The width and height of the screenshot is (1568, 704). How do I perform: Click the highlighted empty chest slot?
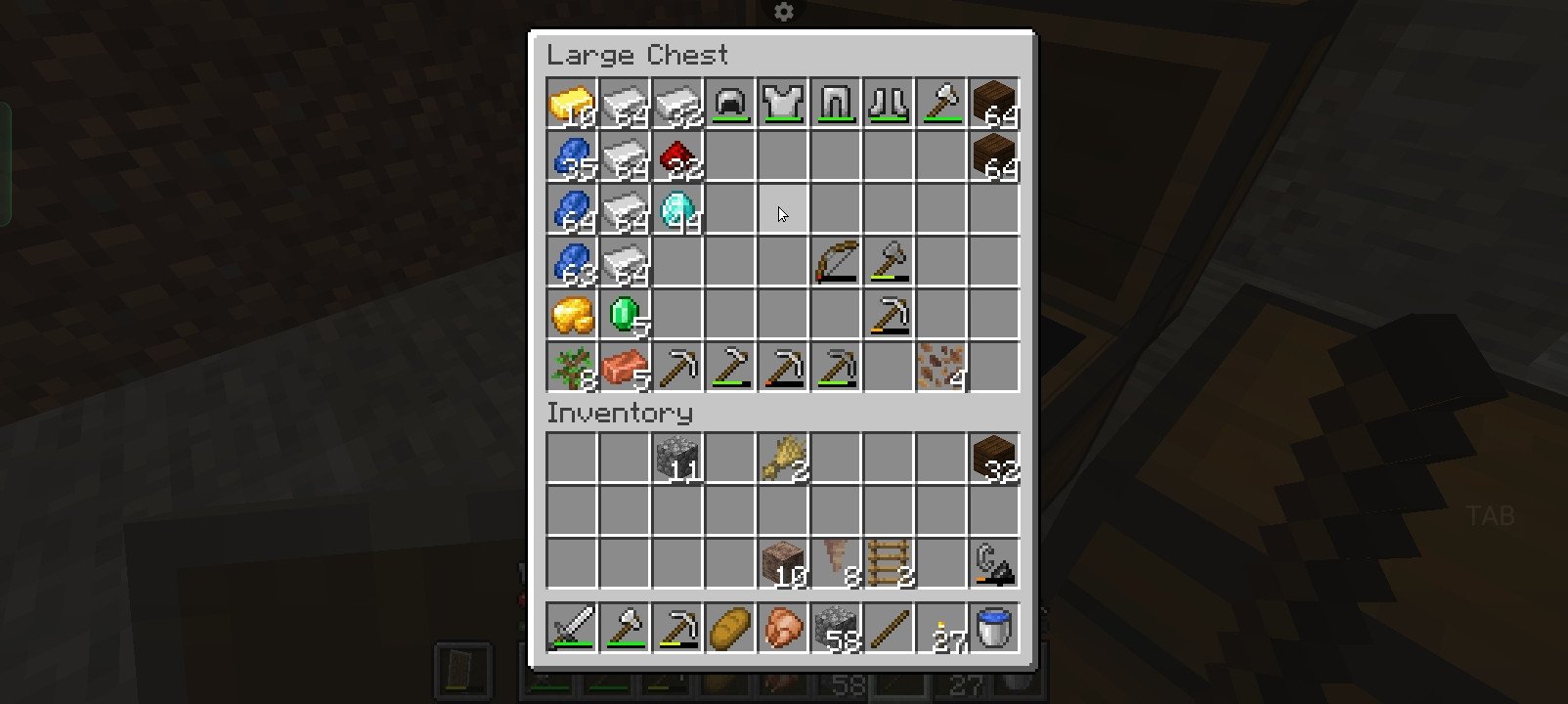pos(783,210)
